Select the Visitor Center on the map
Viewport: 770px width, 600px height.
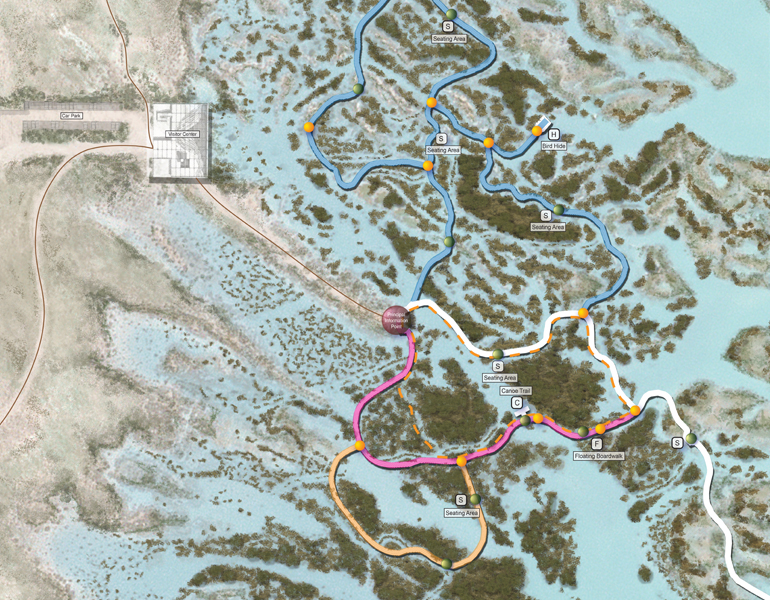pyautogui.click(x=179, y=143)
